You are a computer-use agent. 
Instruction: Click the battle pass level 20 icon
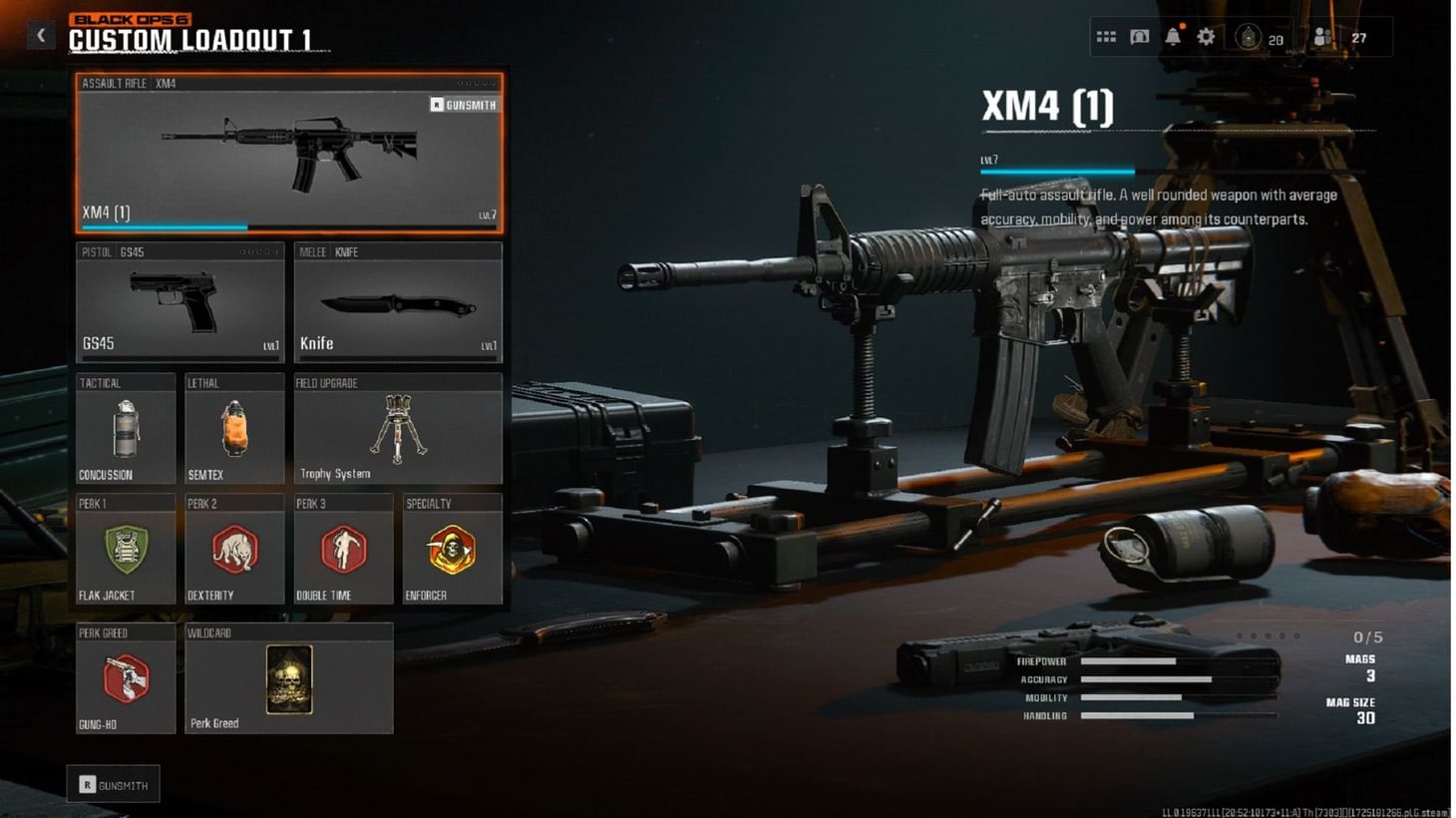point(1250,35)
